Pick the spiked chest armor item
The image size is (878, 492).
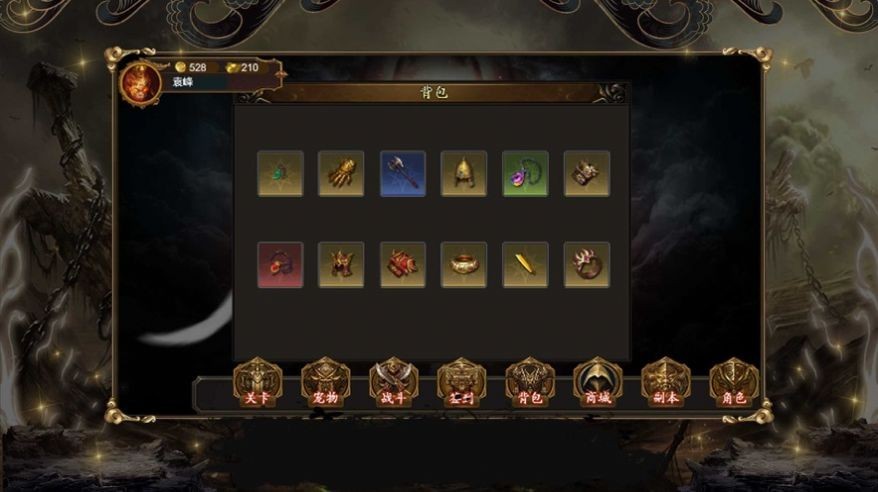[x=341, y=265]
